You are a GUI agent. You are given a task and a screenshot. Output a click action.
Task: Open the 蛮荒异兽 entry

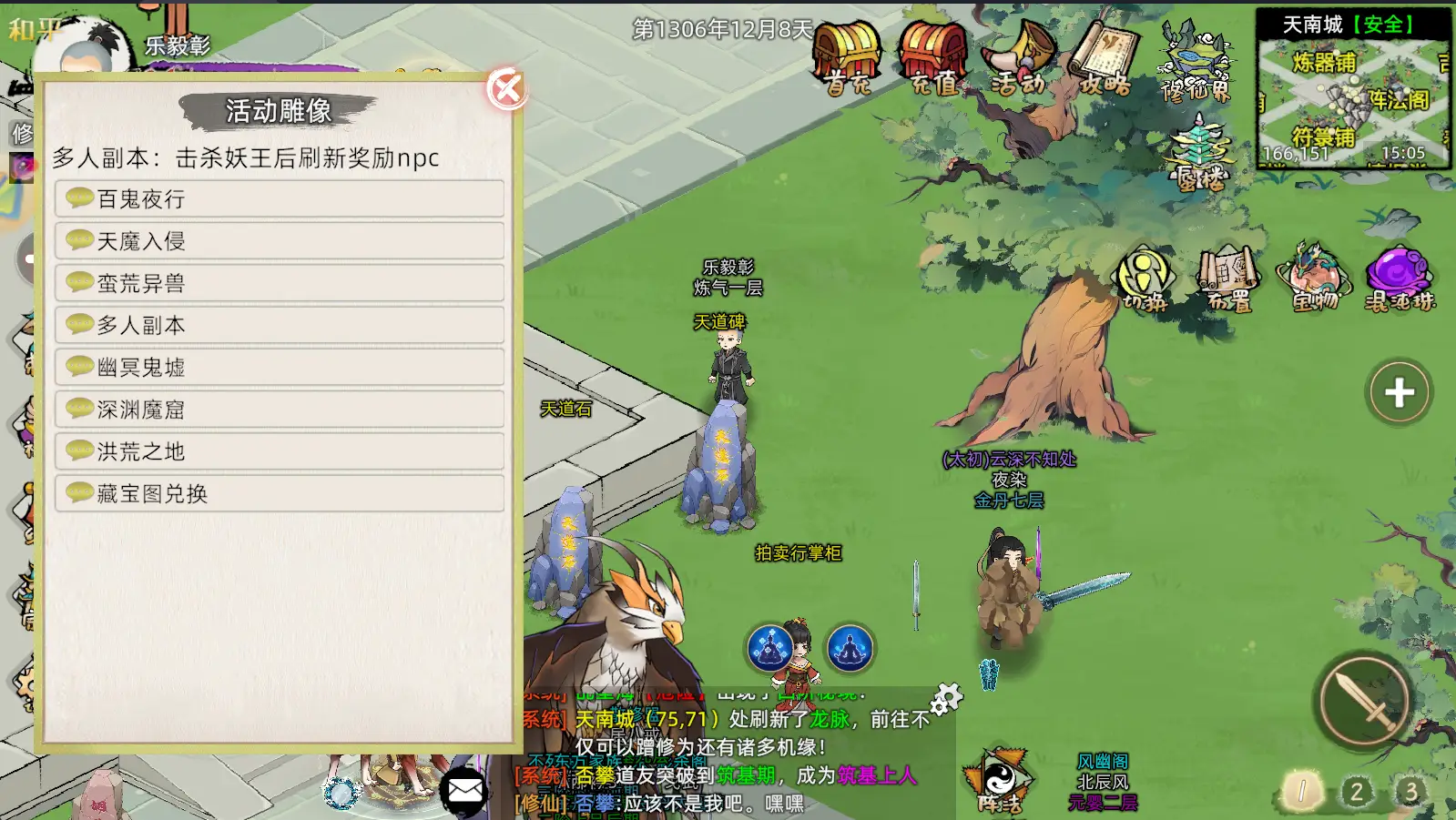(x=280, y=283)
